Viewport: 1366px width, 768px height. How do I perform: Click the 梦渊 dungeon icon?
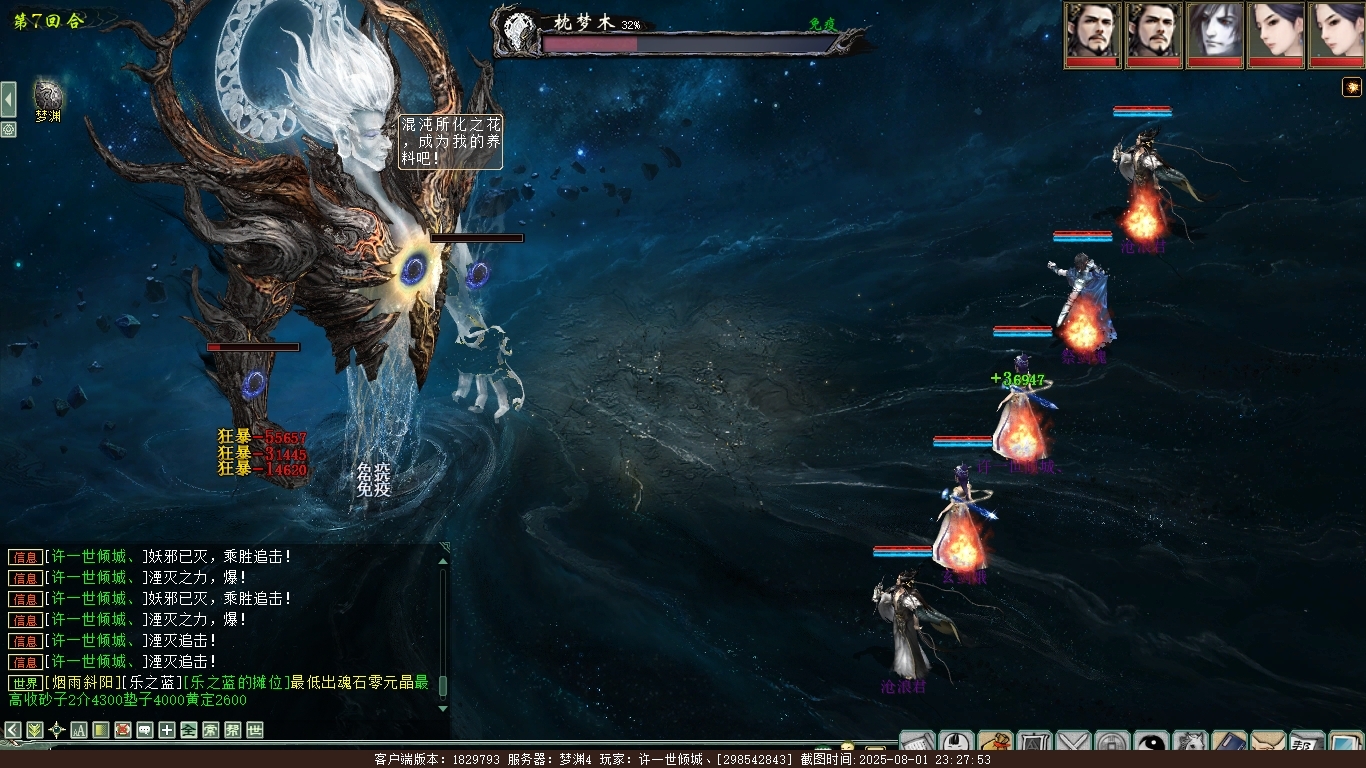pos(48,96)
